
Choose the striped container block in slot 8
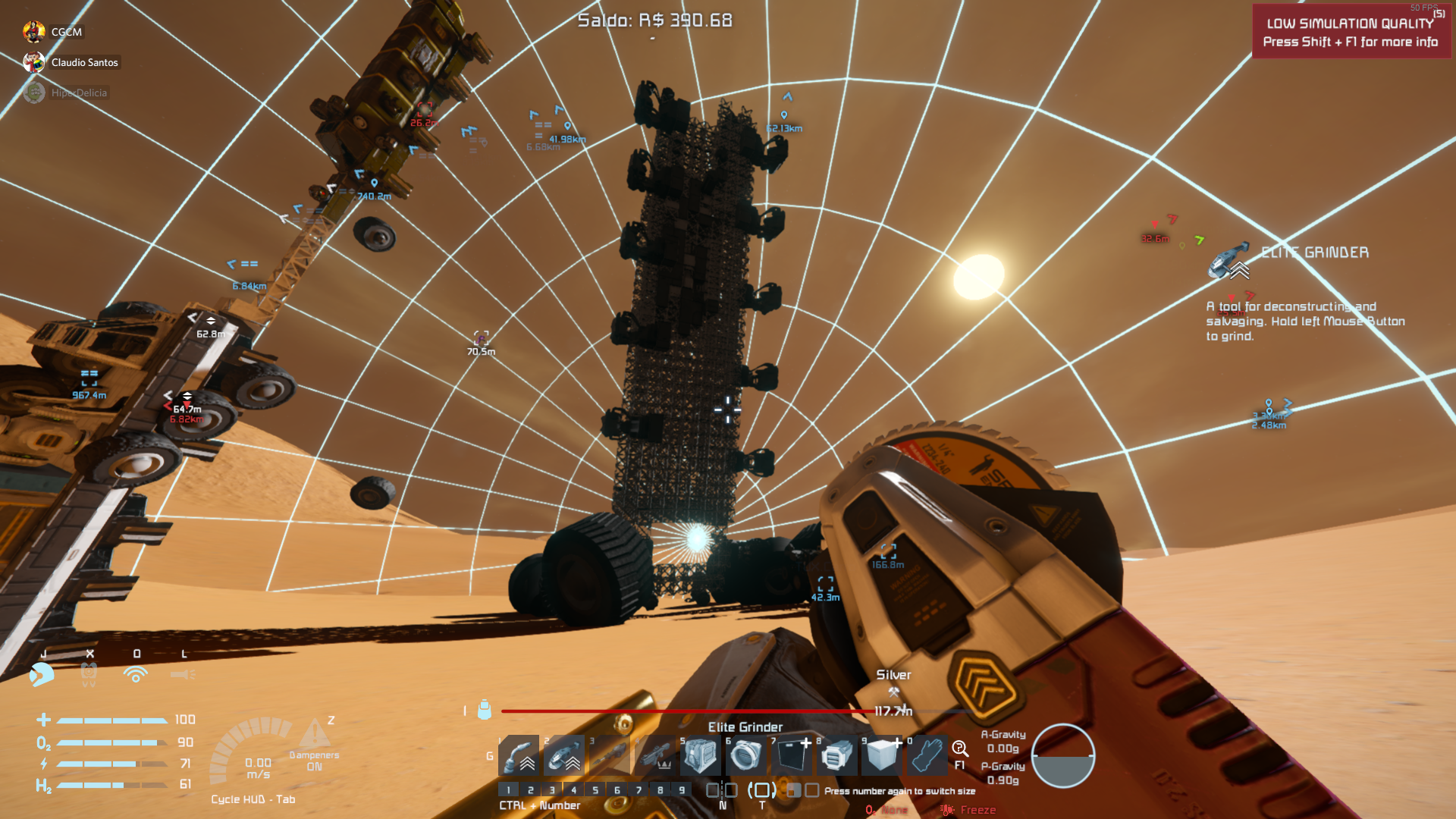click(836, 755)
